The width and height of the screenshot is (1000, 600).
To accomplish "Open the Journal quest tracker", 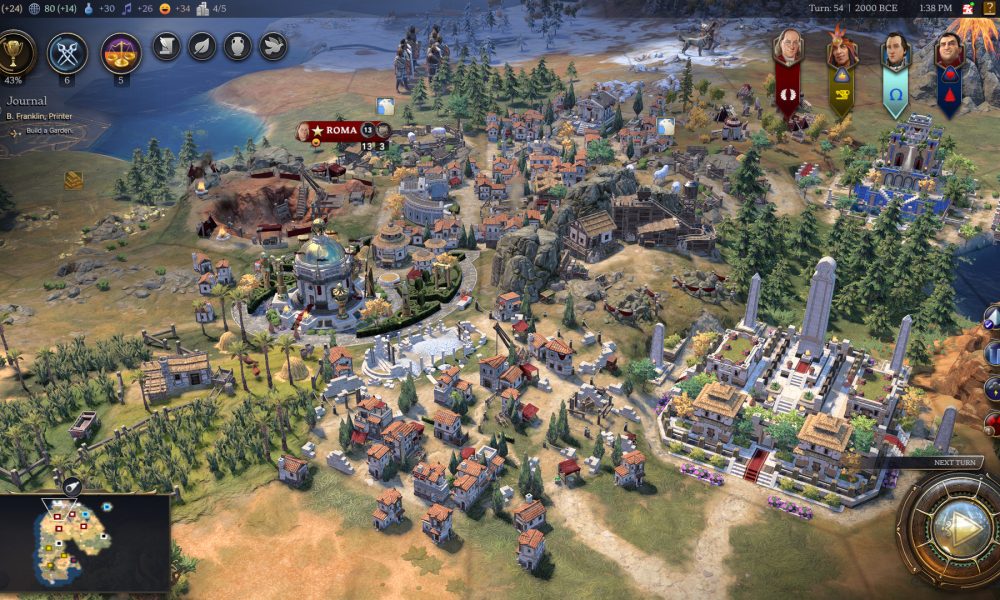I will (28, 101).
